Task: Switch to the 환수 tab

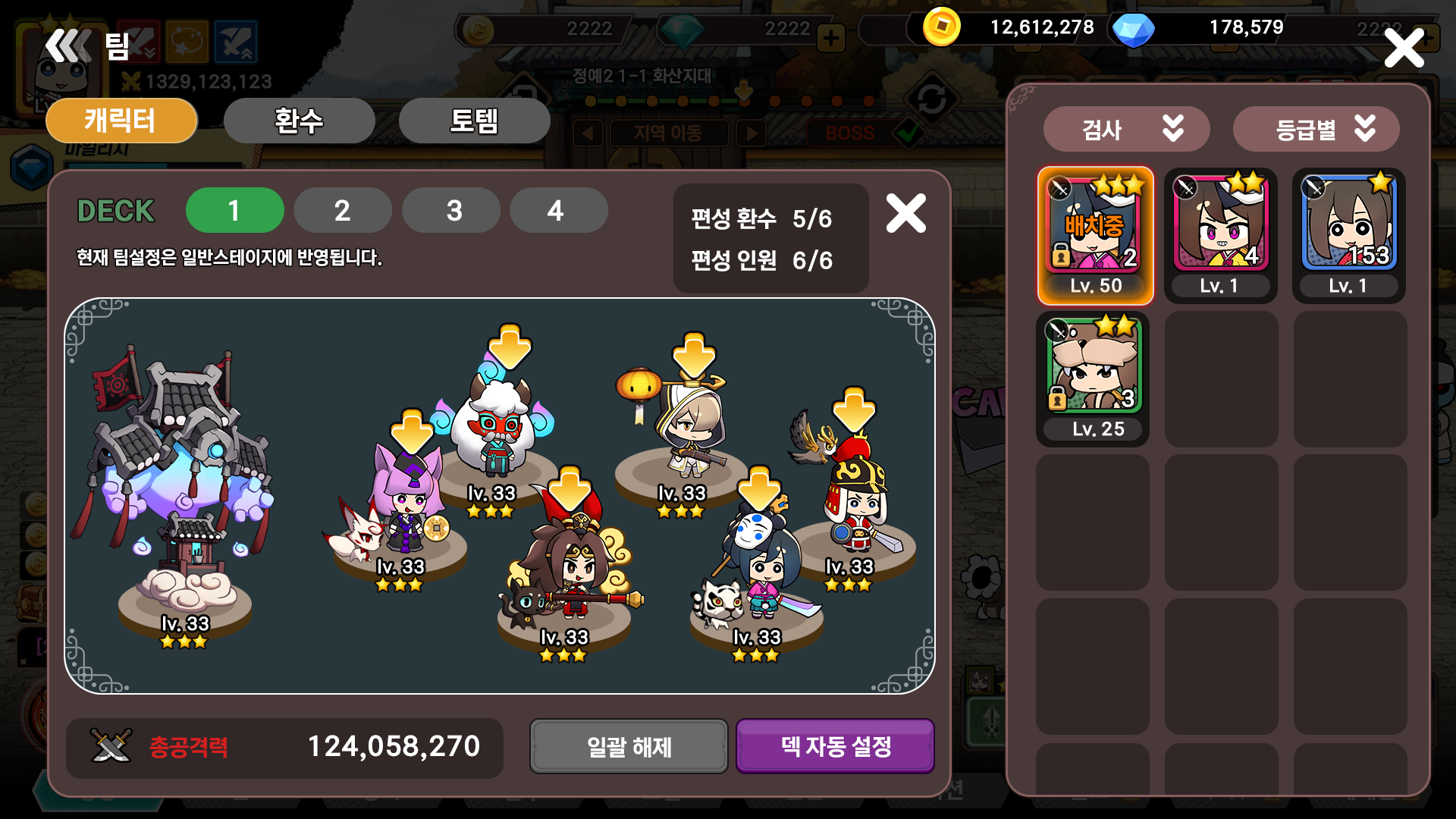Action: point(298,120)
